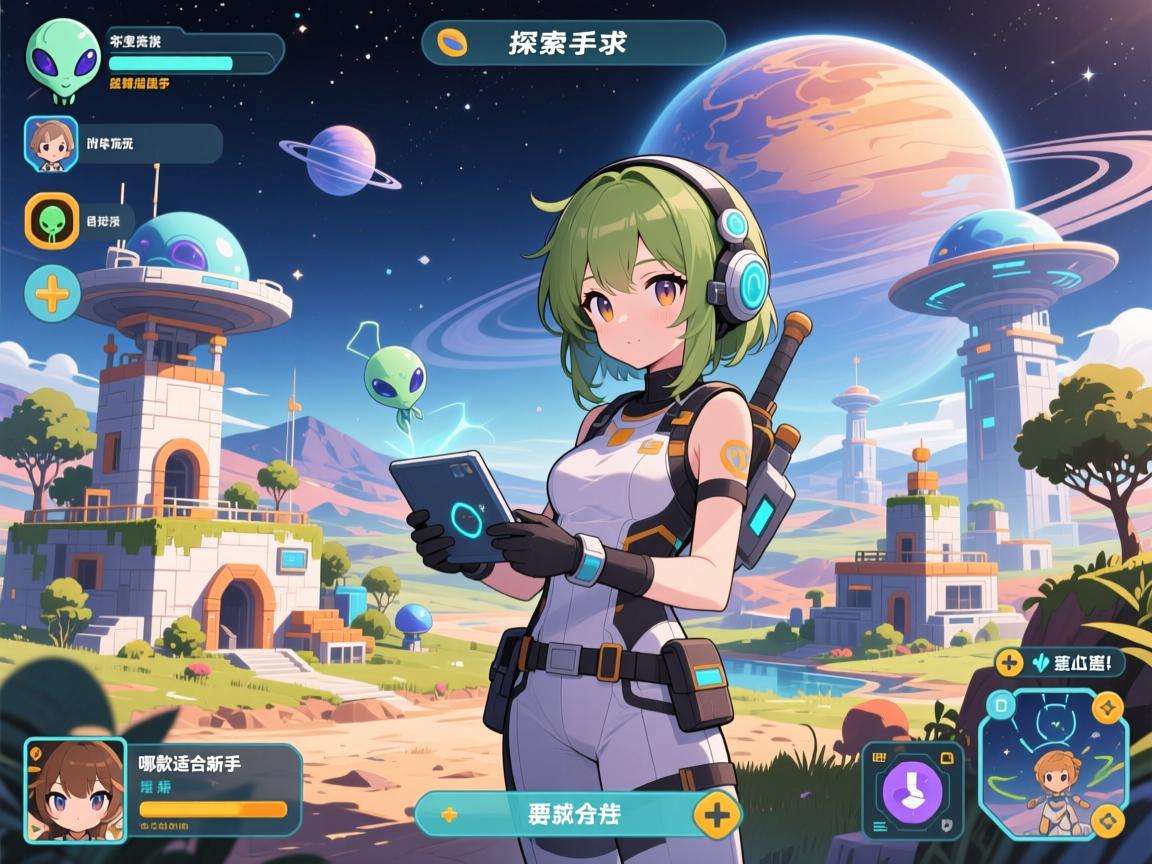Click the wide teal button at bottom center
Screen dimensions: 1152x864
(560, 813)
